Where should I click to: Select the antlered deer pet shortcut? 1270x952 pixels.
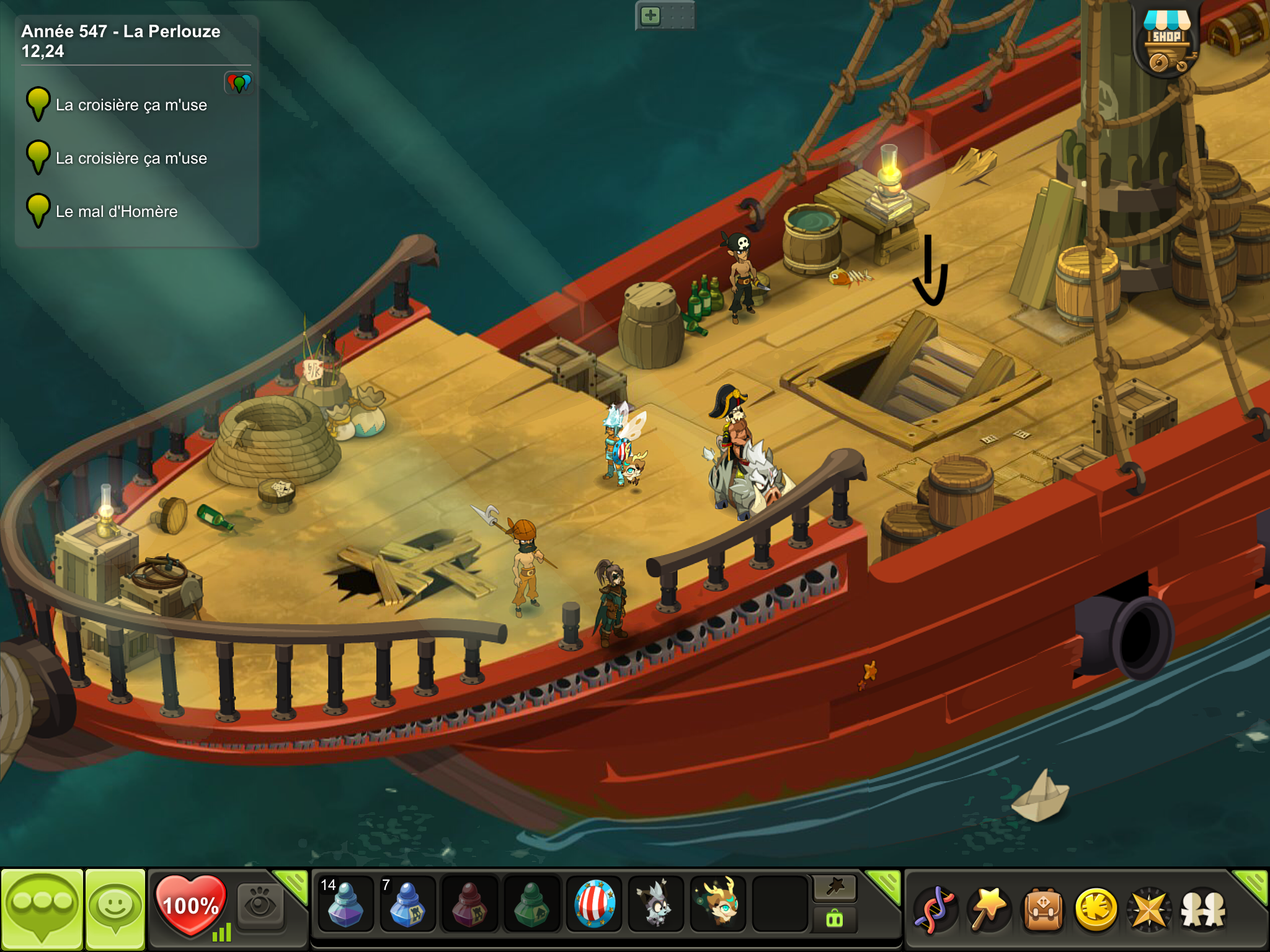(718, 904)
